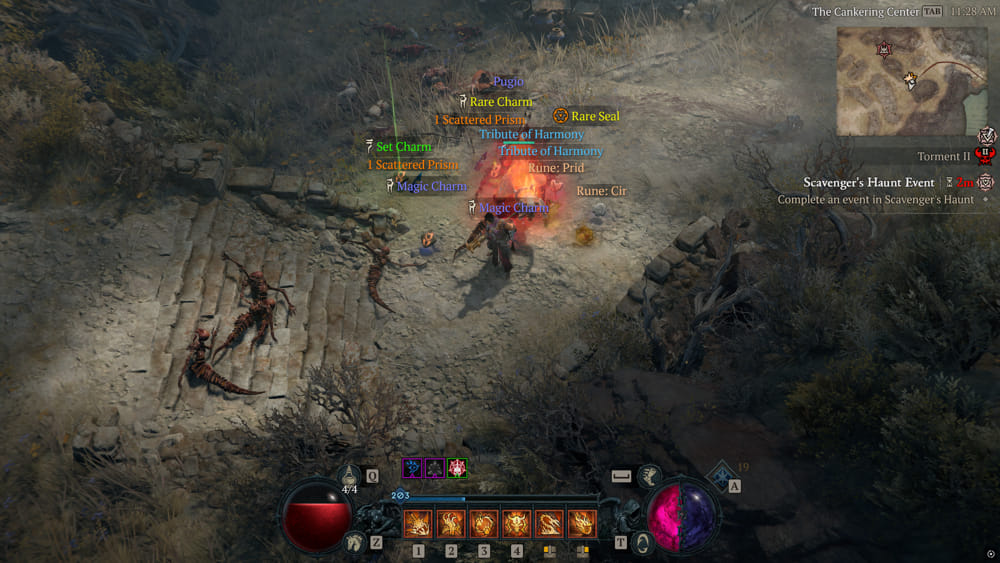Click the red event marker on minimap

tap(884, 49)
